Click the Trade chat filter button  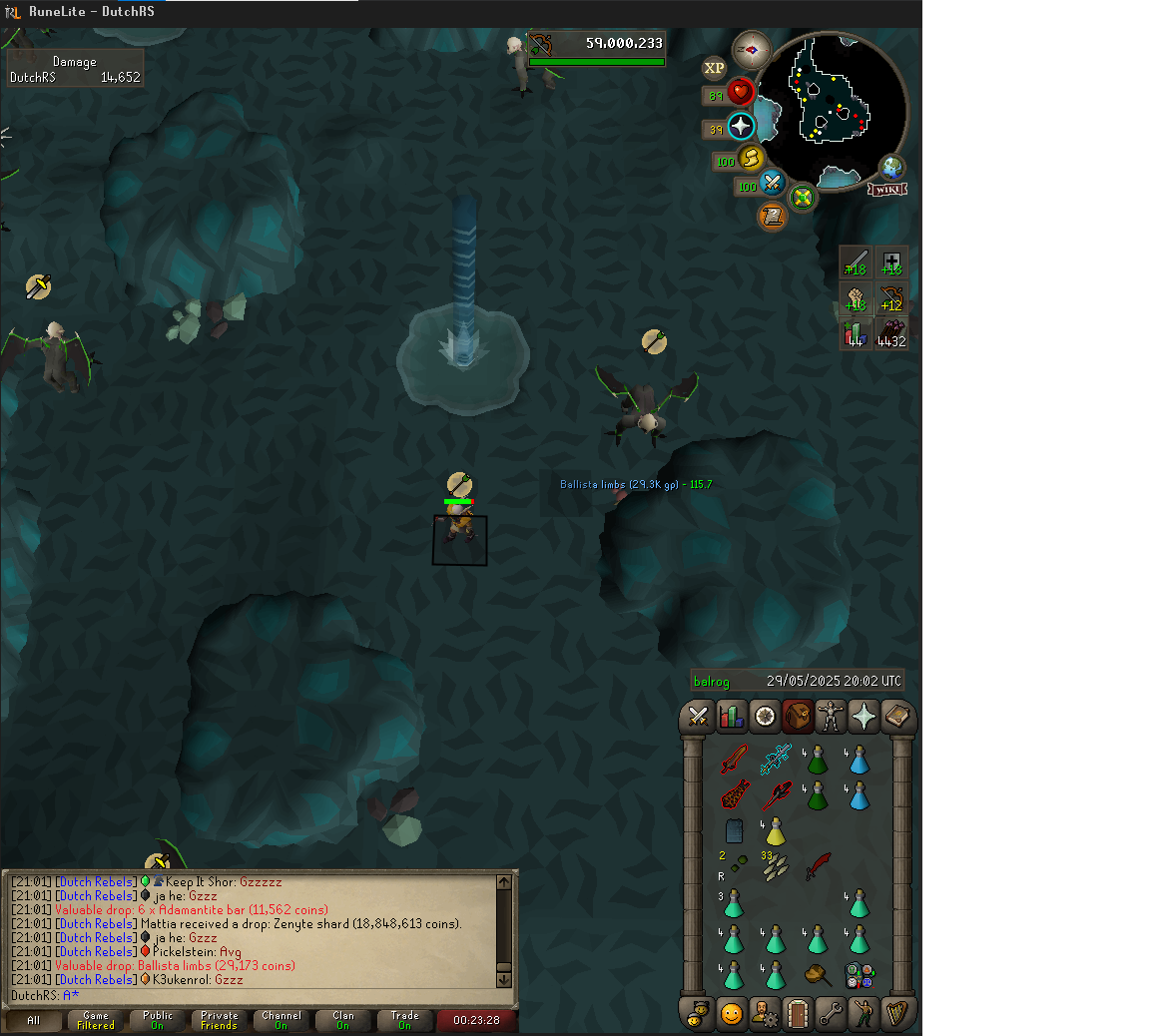(404, 1020)
